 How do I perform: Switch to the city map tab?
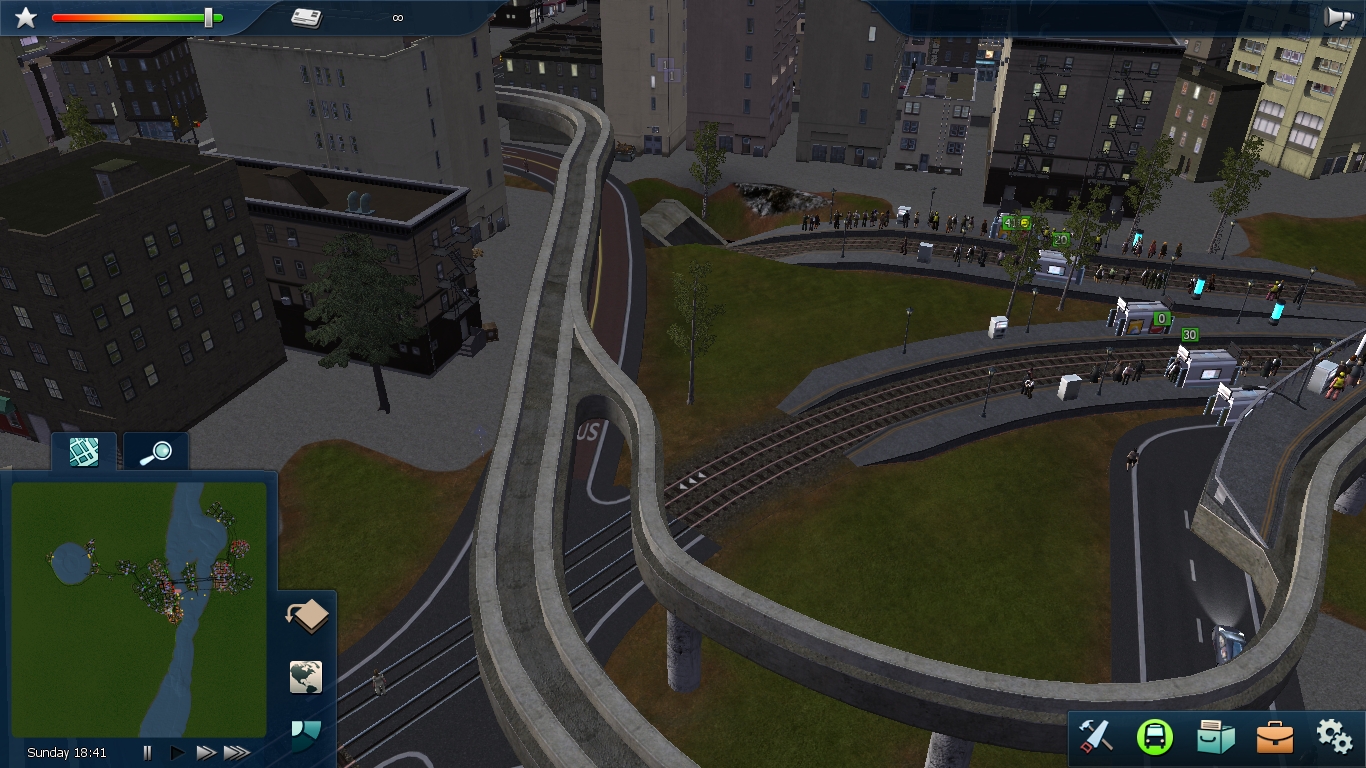(x=84, y=452)
